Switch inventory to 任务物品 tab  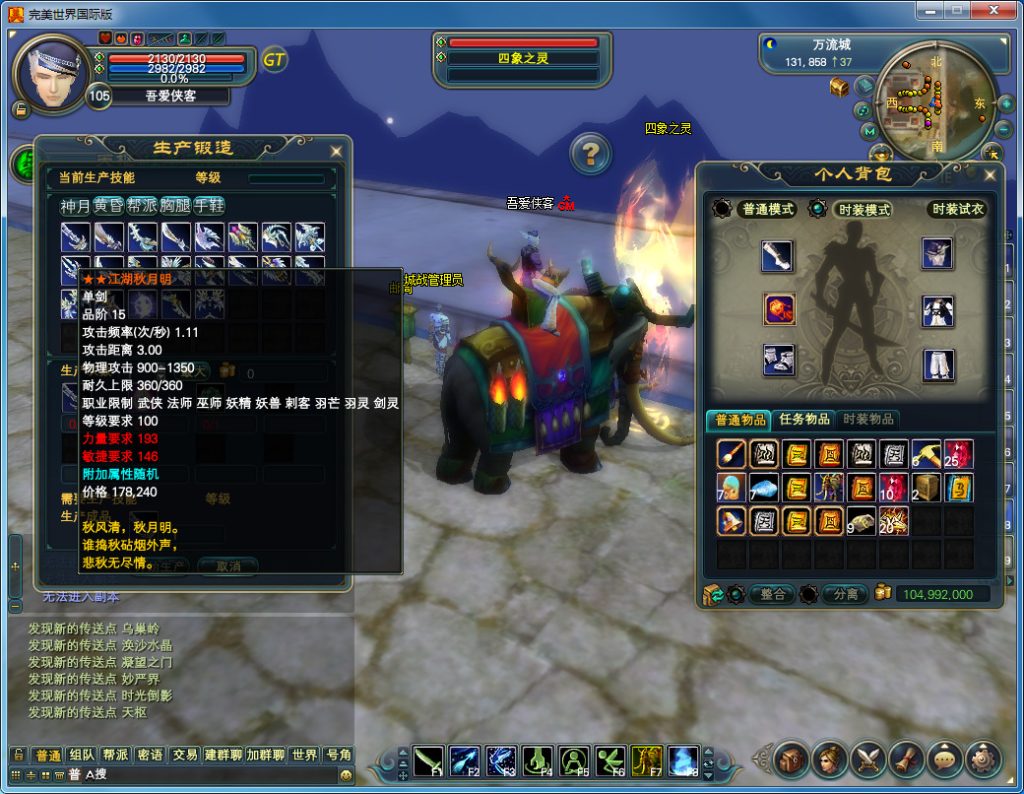click(804, 419)
